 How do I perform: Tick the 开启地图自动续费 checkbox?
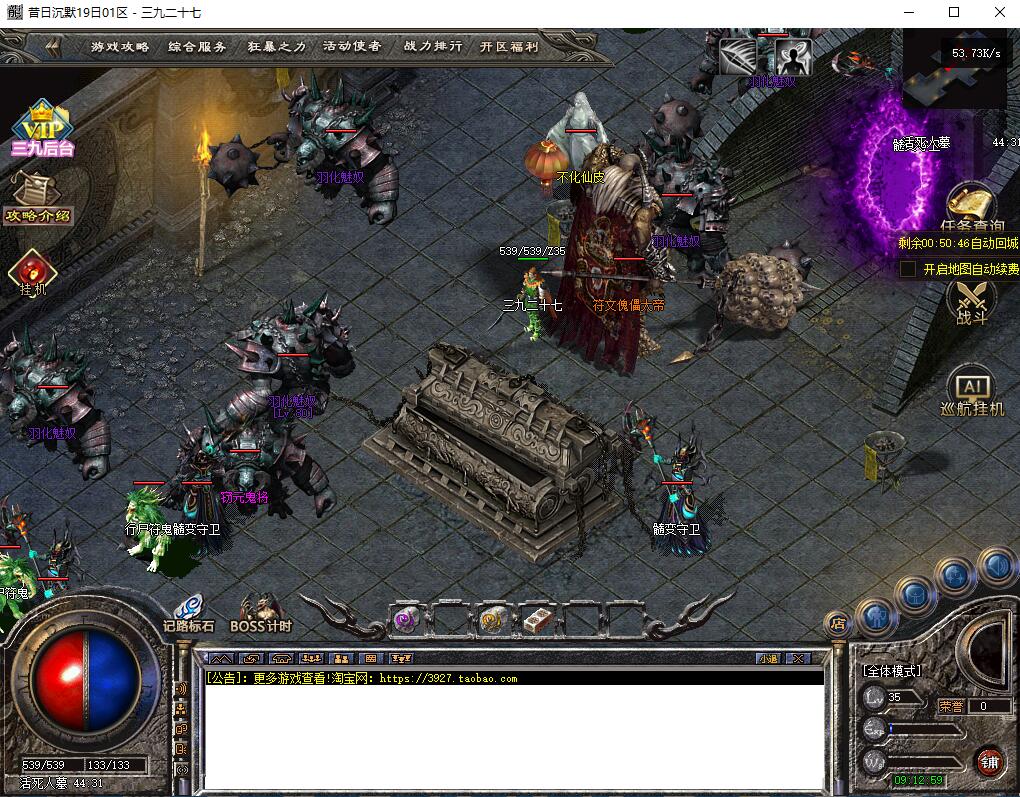908,269
